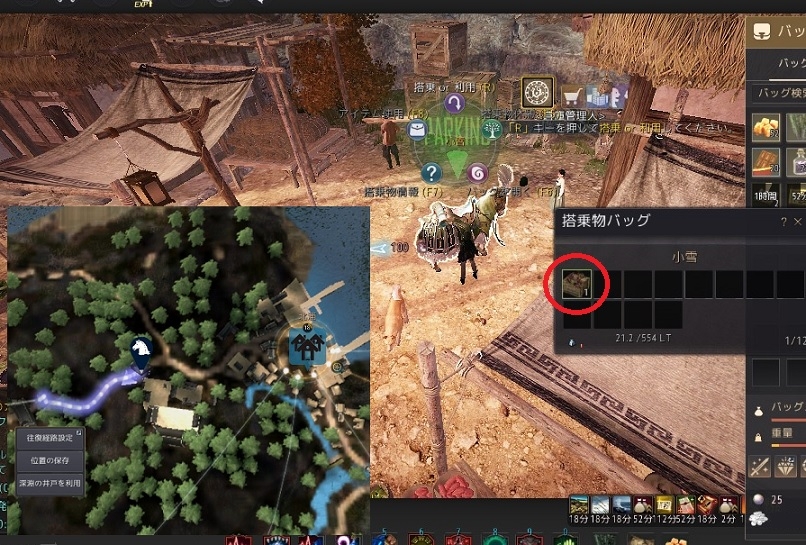
Task: Save position with 位置の保存
Action: click(x=49, y=460)
